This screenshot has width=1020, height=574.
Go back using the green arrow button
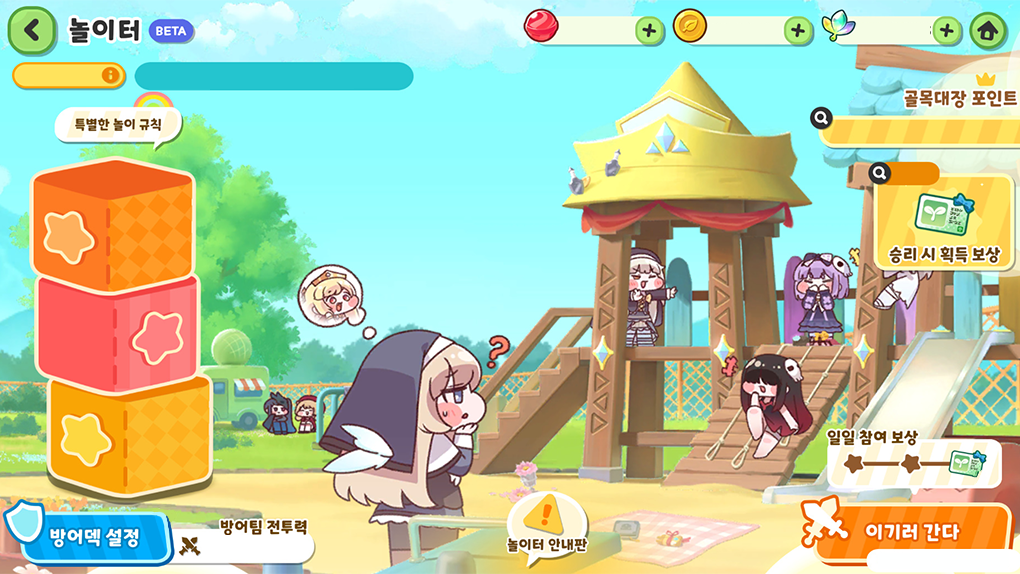click(32, 30)
